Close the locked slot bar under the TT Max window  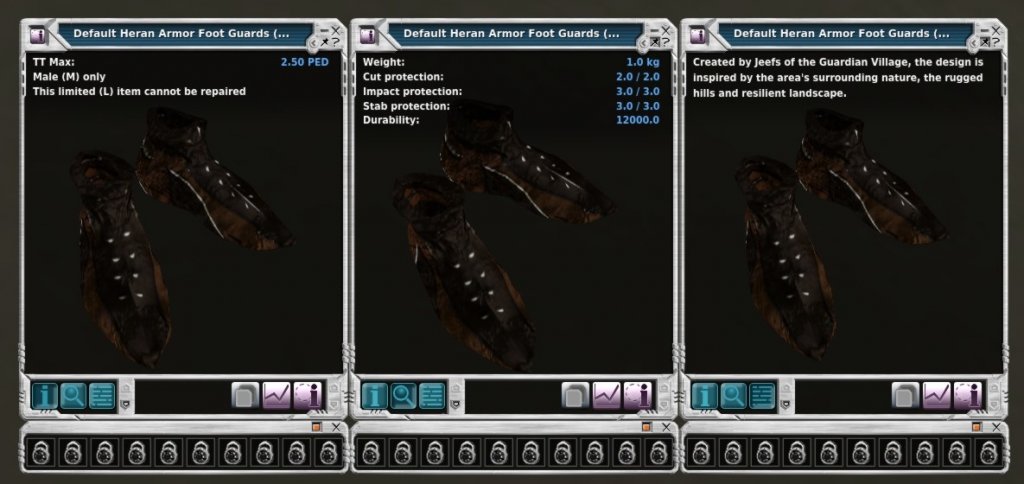click(336, 427)
